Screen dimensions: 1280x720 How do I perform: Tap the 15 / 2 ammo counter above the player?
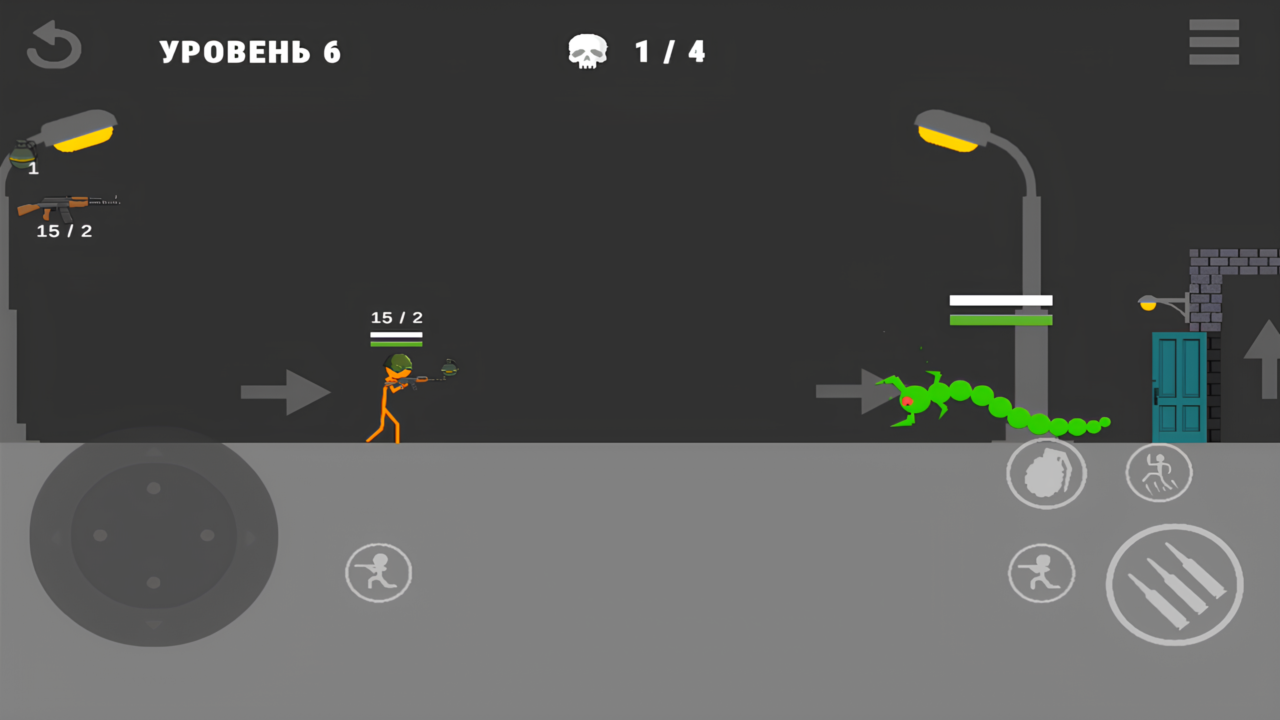click(397, 317)
